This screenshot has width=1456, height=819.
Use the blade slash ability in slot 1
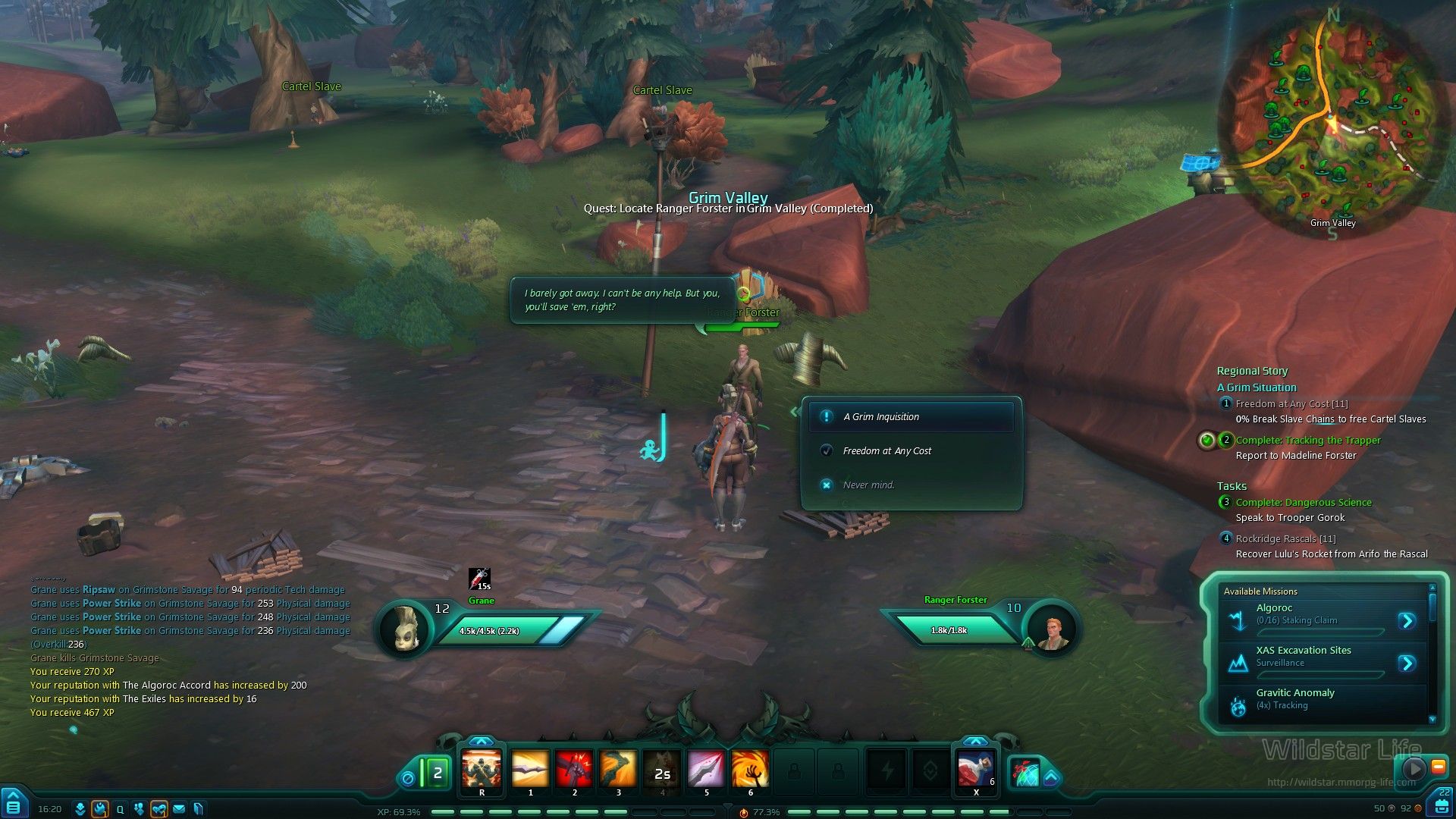pyautogui.click(x=530, y=769)
